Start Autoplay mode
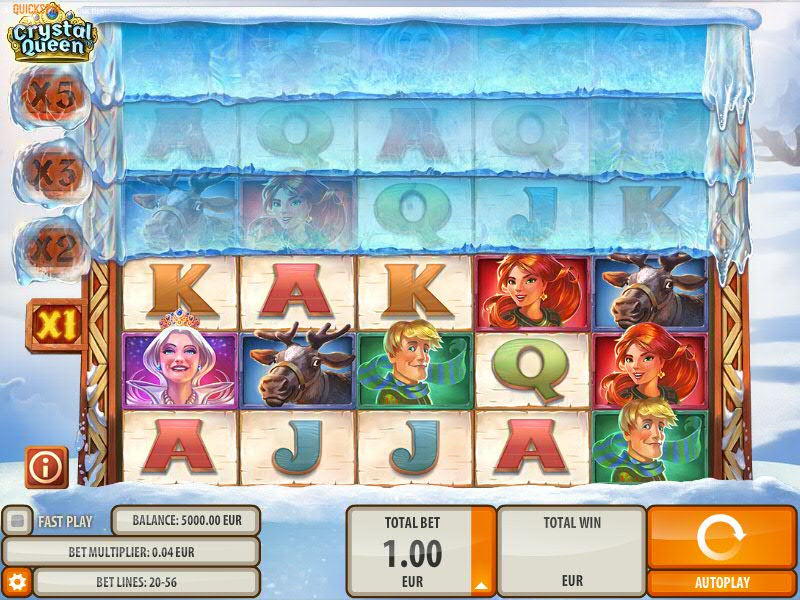The width and height of the screenshot is (800, 600). click(x=721, y=582)
